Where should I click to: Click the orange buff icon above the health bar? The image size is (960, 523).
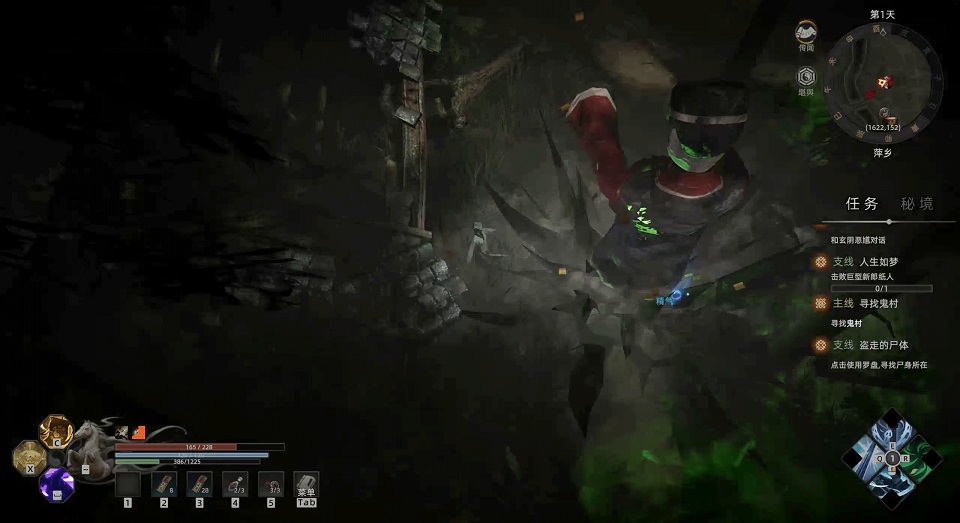(x=139, y=432)
